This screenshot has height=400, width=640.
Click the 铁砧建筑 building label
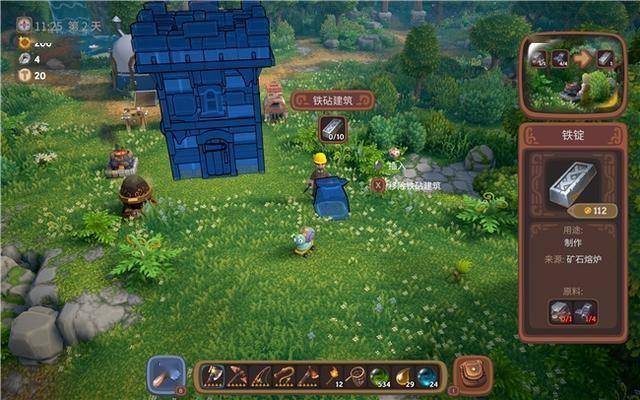pos(333,100)
